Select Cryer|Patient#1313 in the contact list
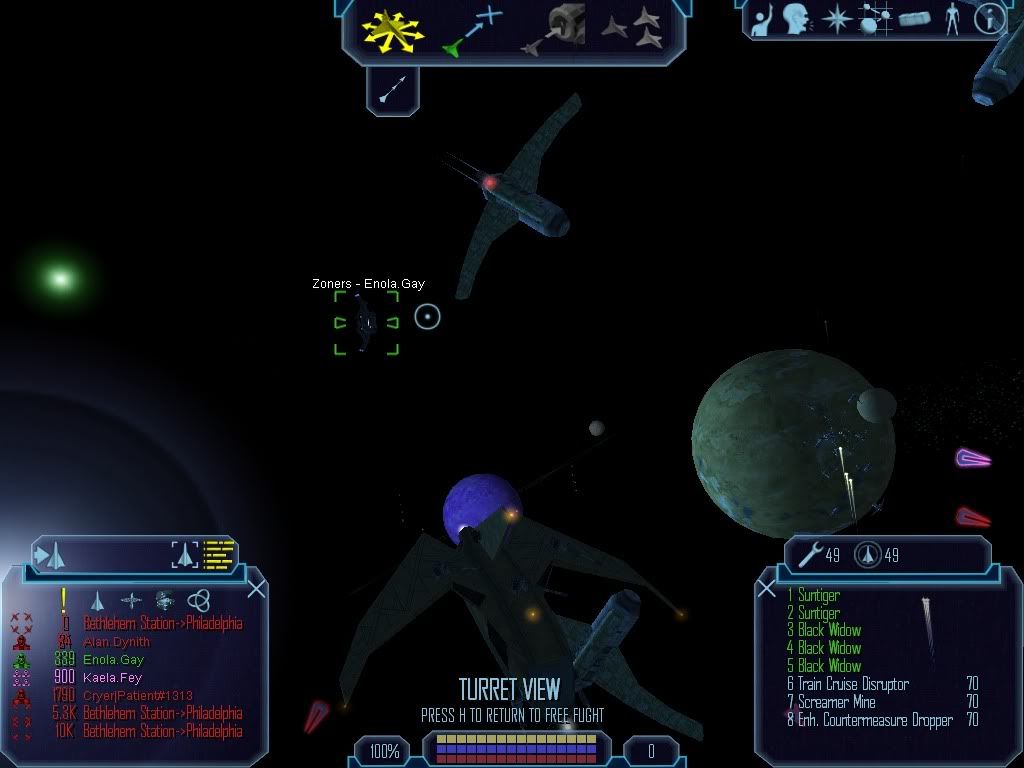 click(x=137, y=696)
